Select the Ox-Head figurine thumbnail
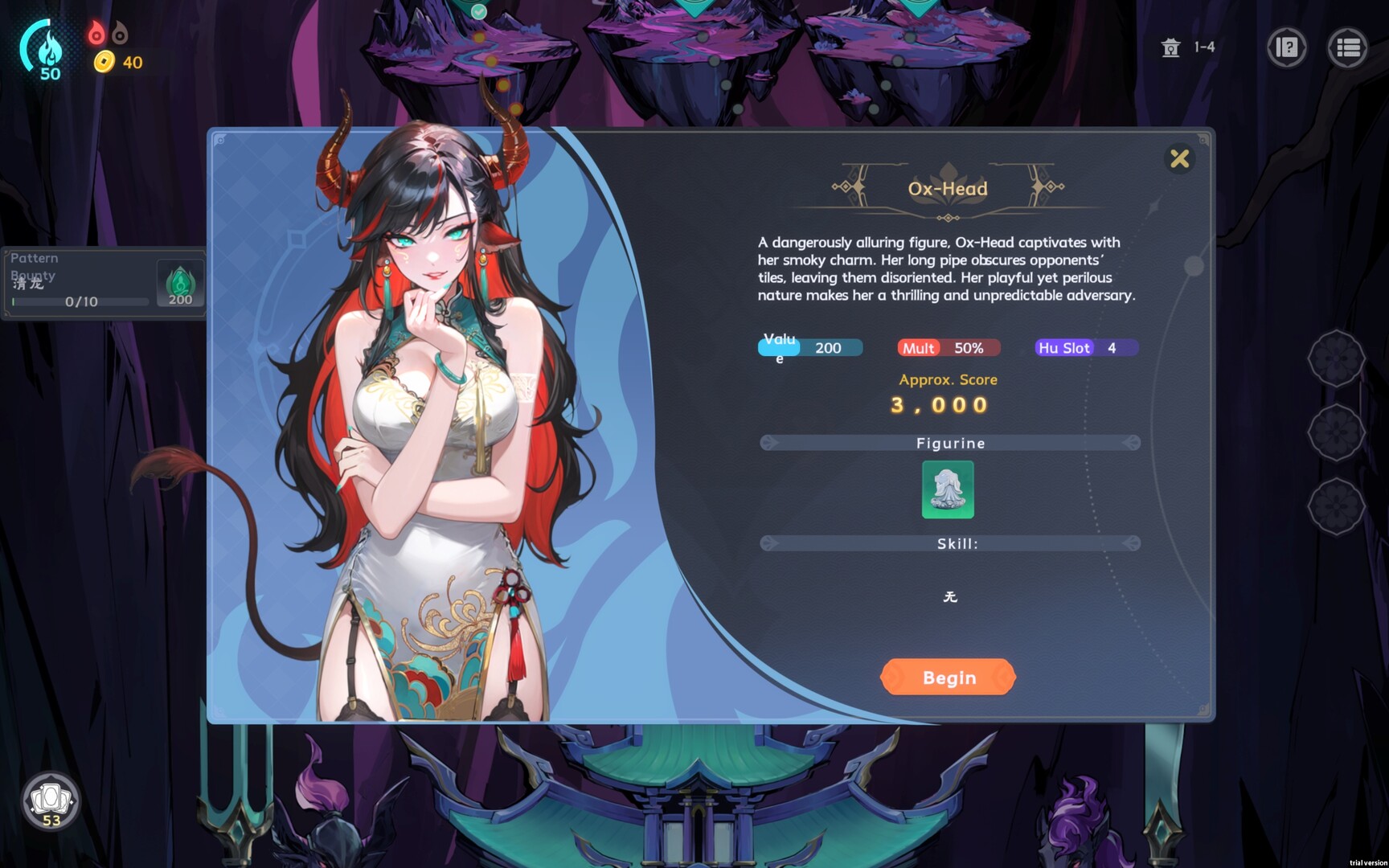Screen dimensions: 1389x868 [x=948, y=490]
